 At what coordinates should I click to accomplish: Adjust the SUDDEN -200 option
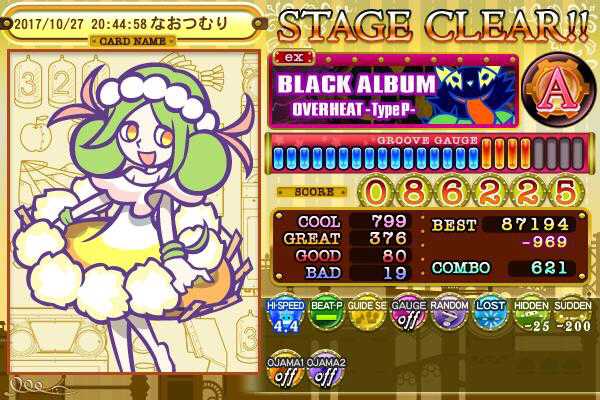coord(571,318)
